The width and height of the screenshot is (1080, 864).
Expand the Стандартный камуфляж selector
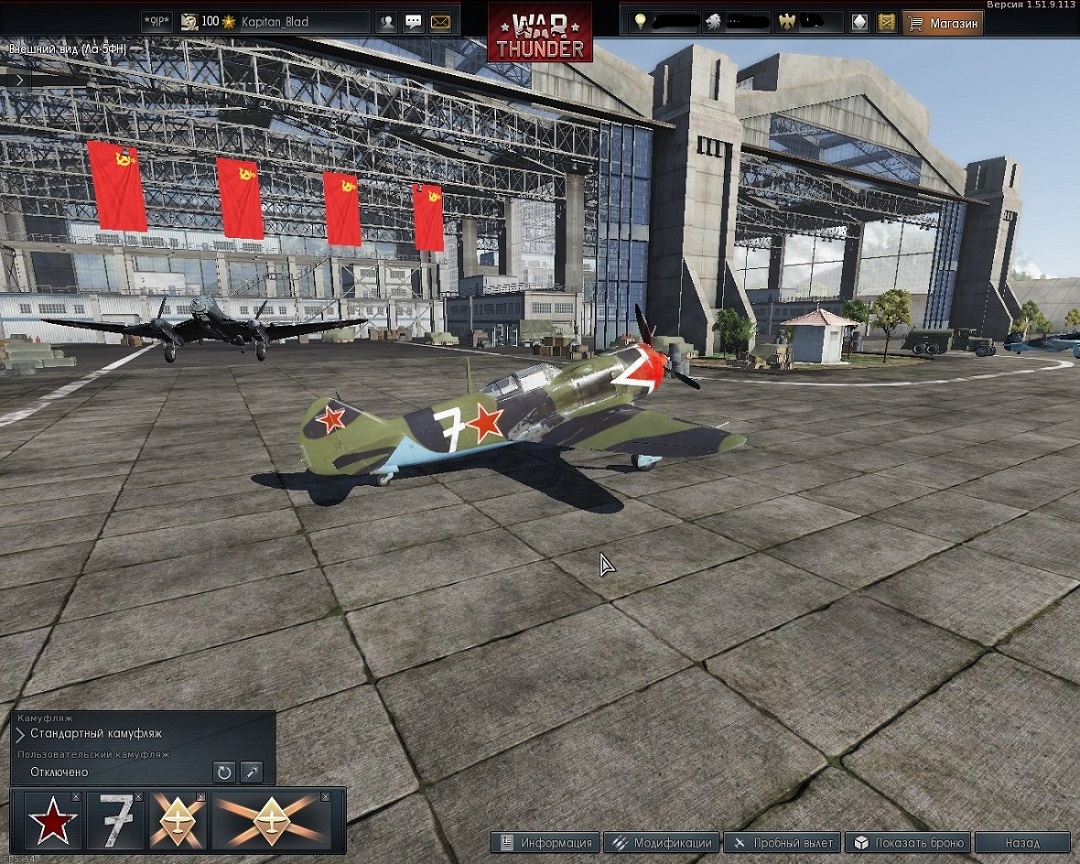pos(21,734)
